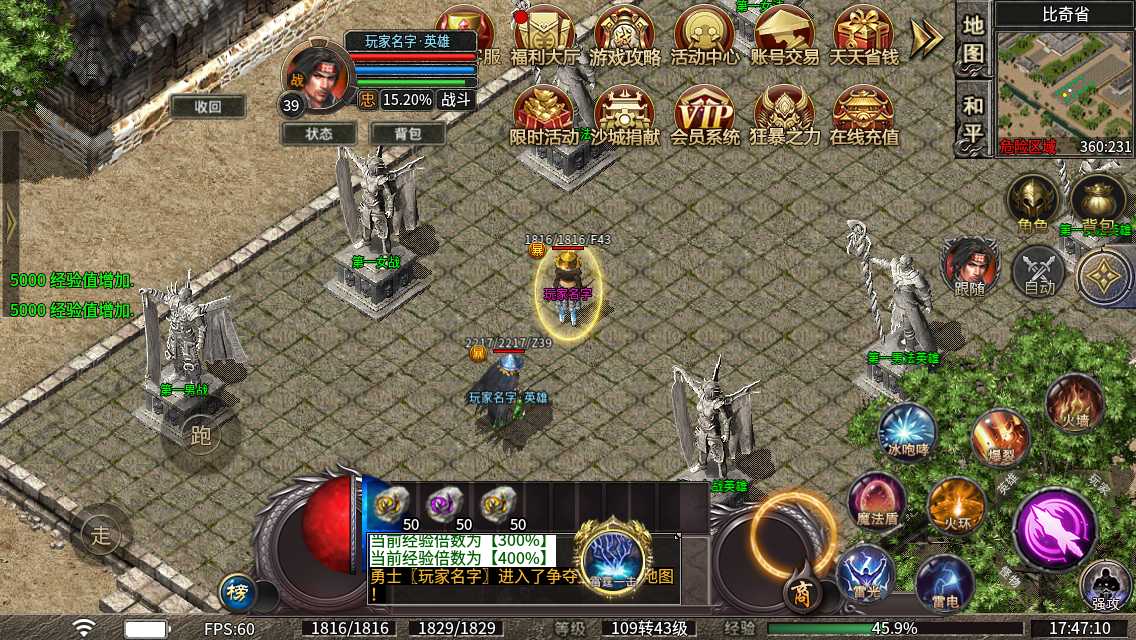
Task: Open the 在线充值 recharge menu
Action: coord(864,115)
